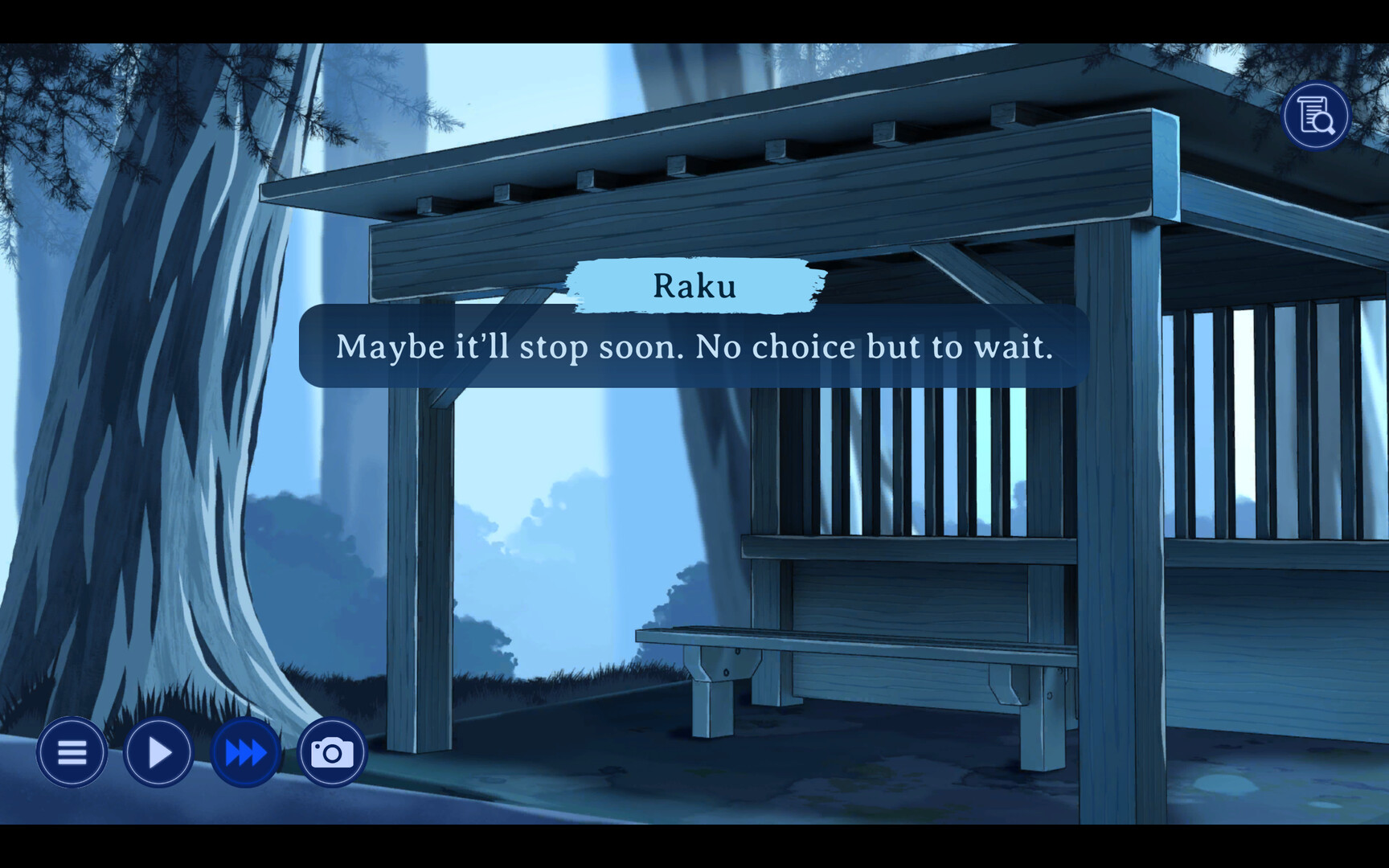
Task: Open the hamburger menu button
Action: click(72, 753)
